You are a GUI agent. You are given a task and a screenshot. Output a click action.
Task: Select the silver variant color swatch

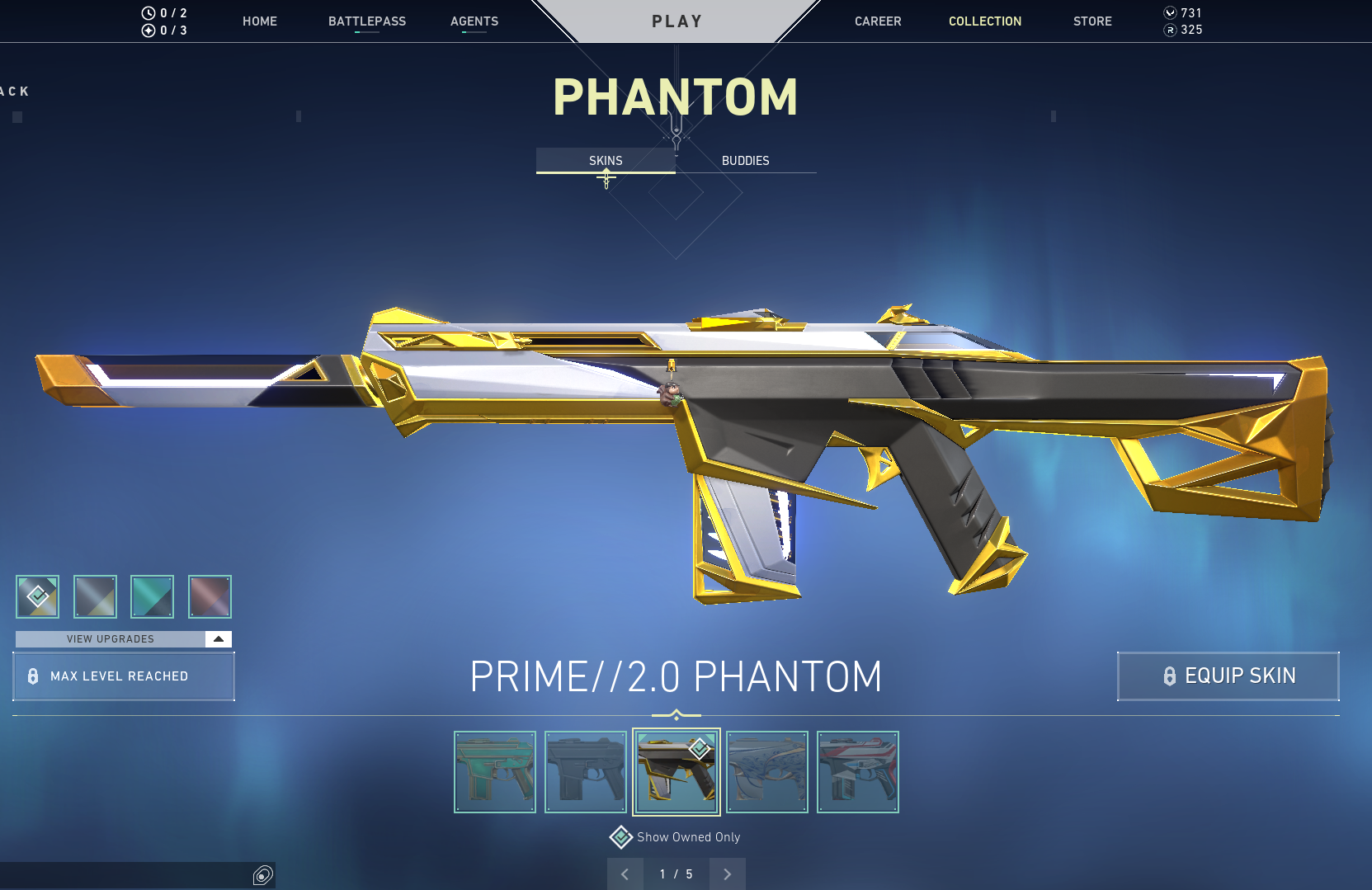(95, 596)
